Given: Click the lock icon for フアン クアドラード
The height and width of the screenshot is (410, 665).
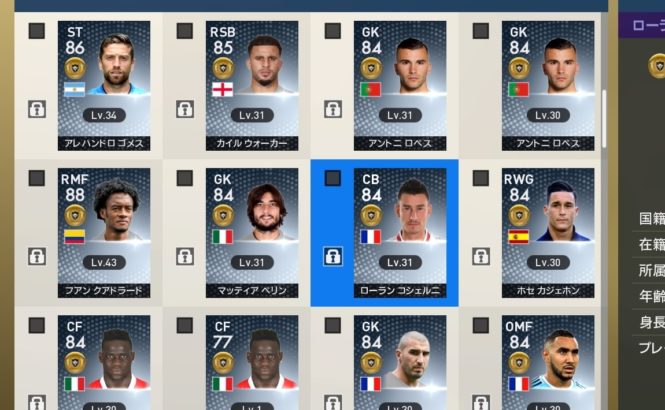Looking at the screenshot, I should (37, 256).
